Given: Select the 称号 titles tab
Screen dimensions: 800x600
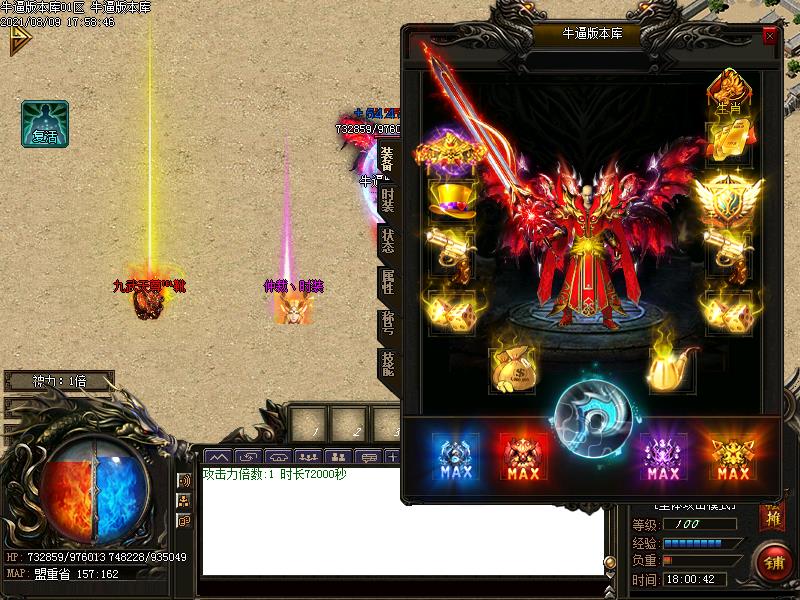Looking at the screenshot, I should (x=388, y=325).
